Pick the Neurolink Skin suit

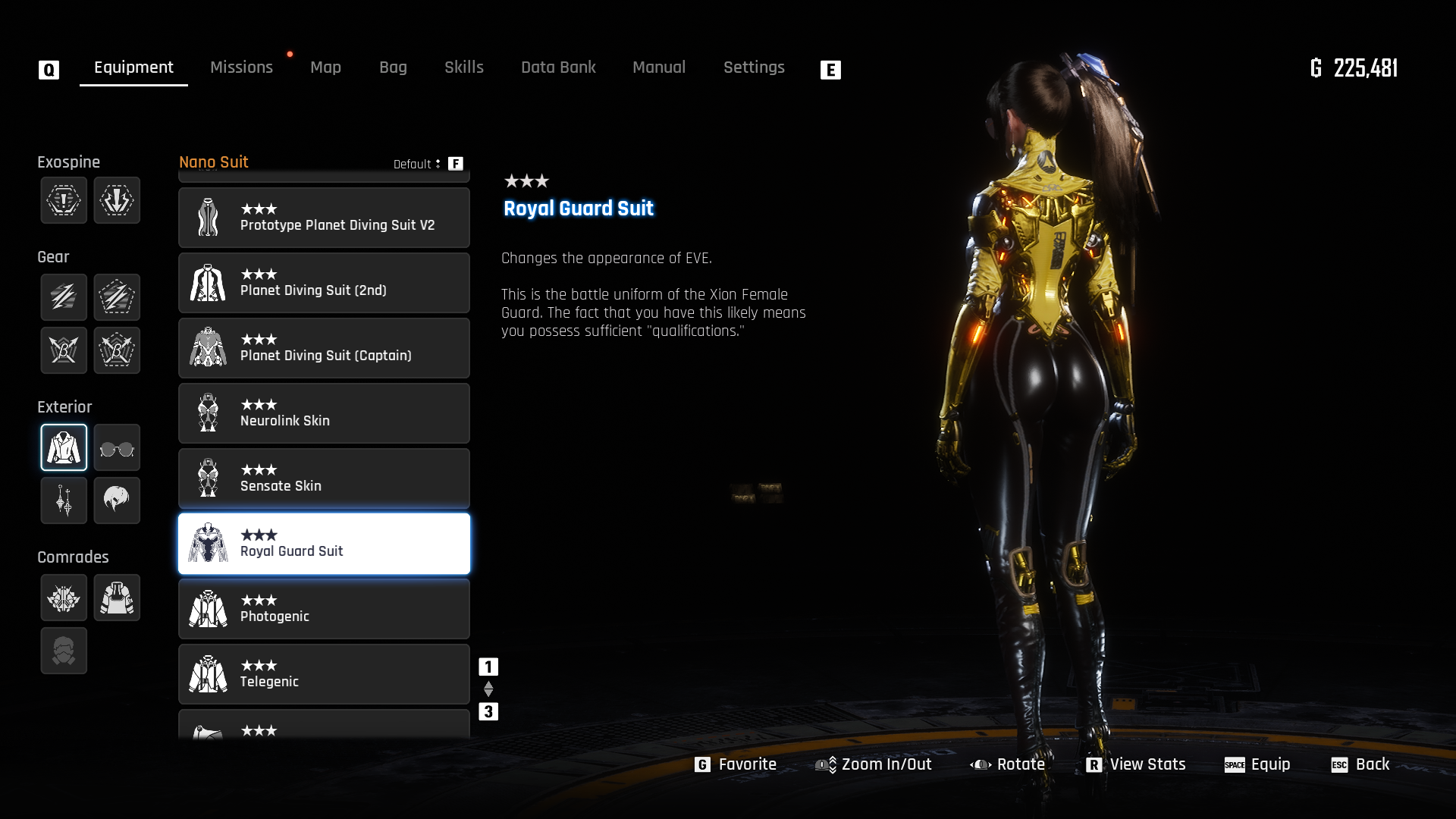pos(324,413)
